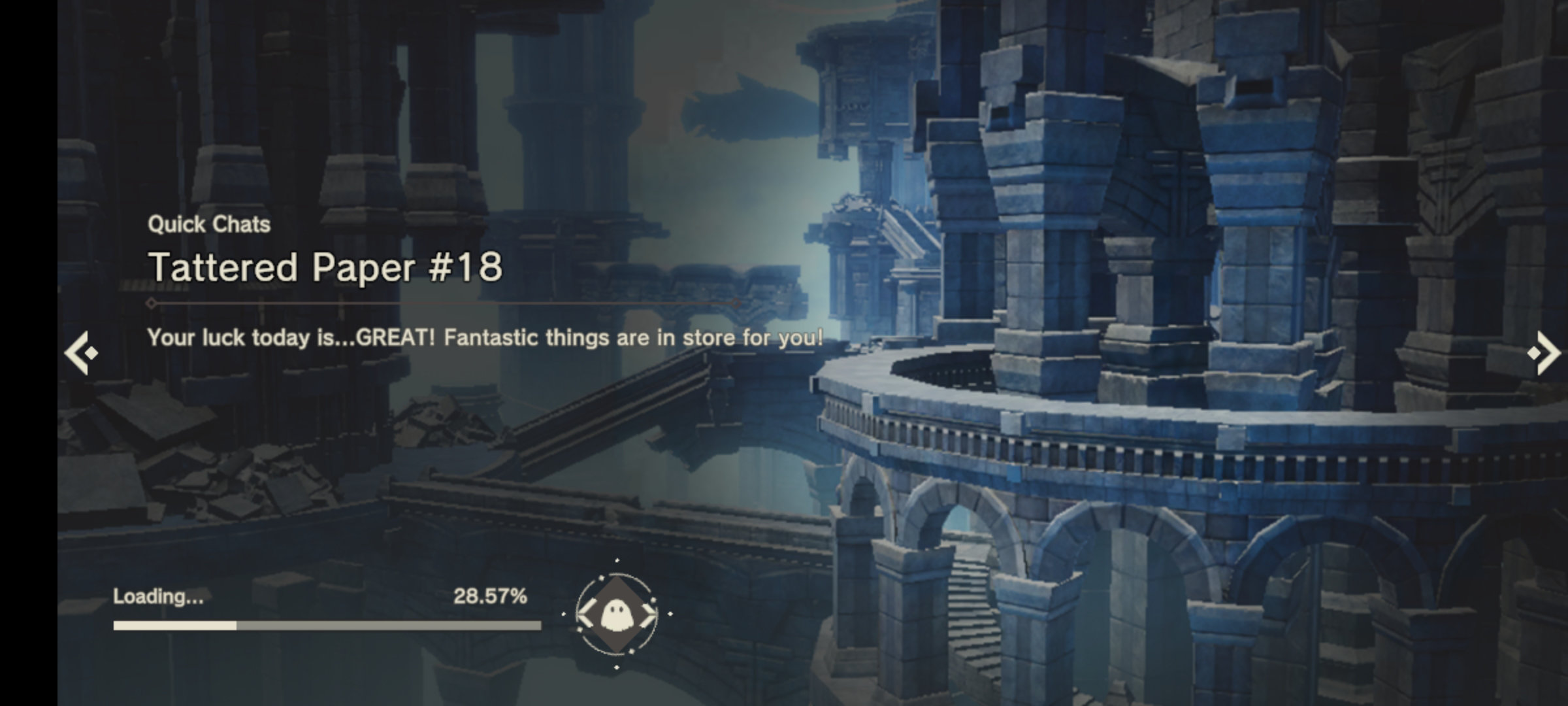Advance to the next tip with right arrow

pyautogui.click(x=1544, y=353)
